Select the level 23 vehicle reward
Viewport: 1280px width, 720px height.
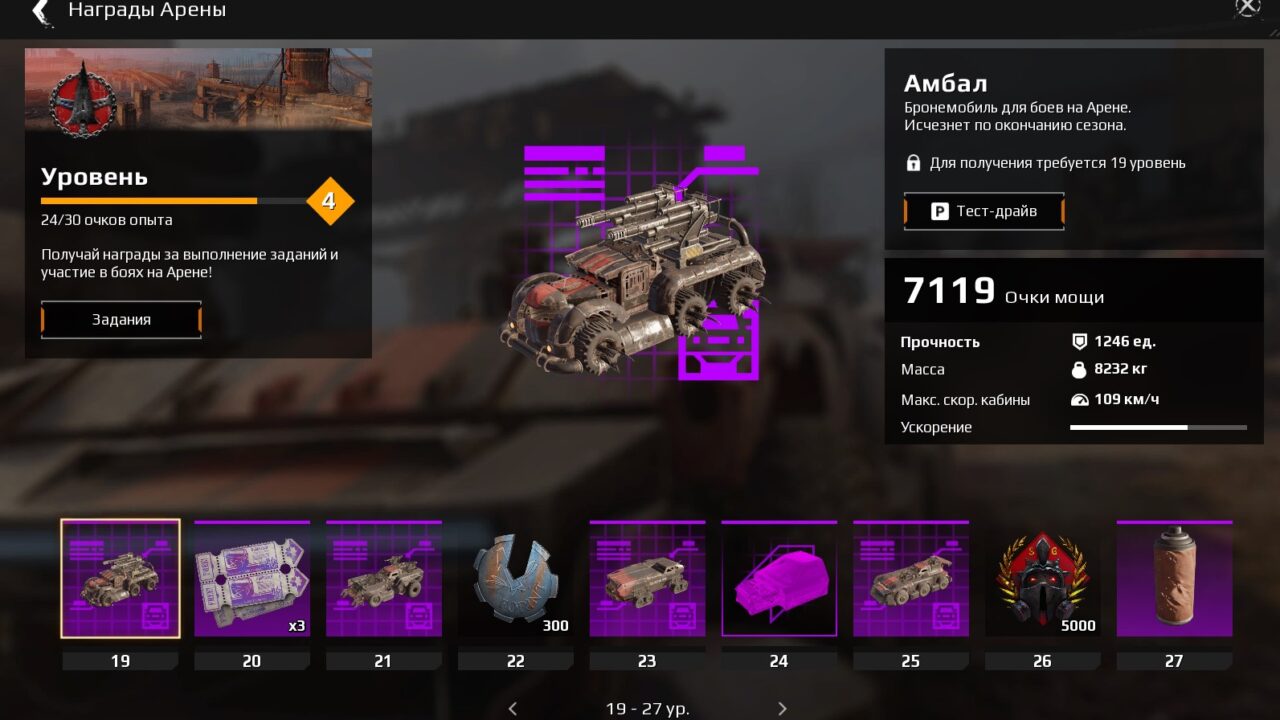tap(647, 579)
